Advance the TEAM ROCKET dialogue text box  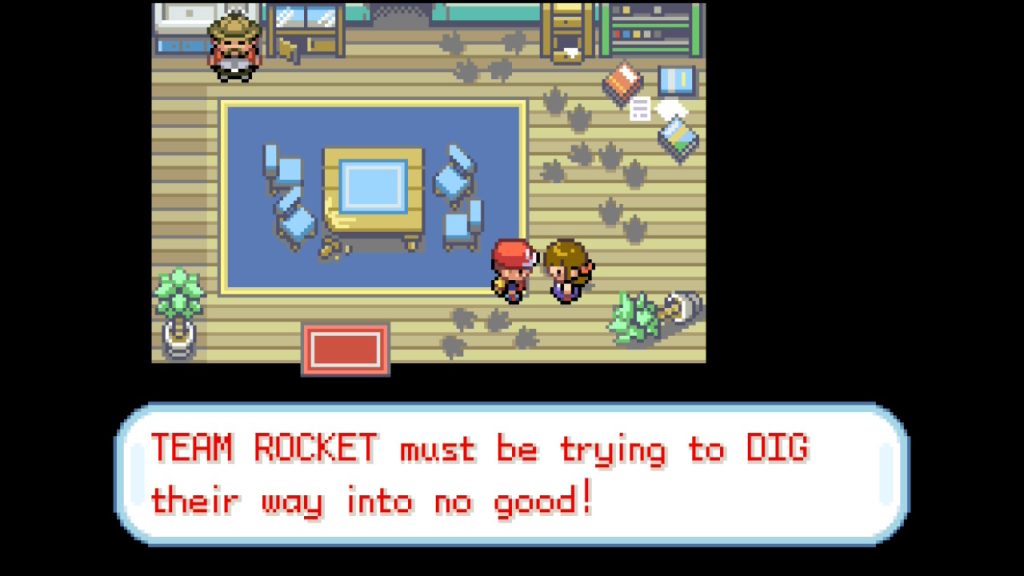(512, 474)
